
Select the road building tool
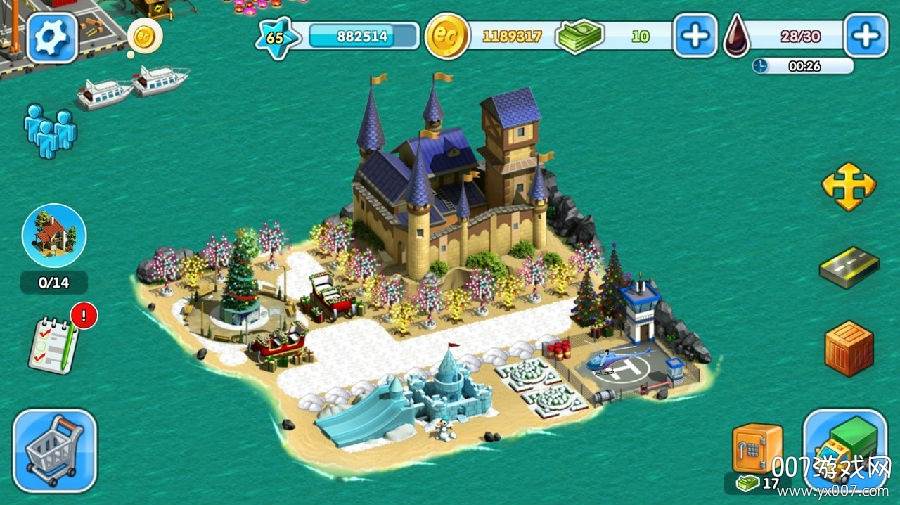pos(849,267)
